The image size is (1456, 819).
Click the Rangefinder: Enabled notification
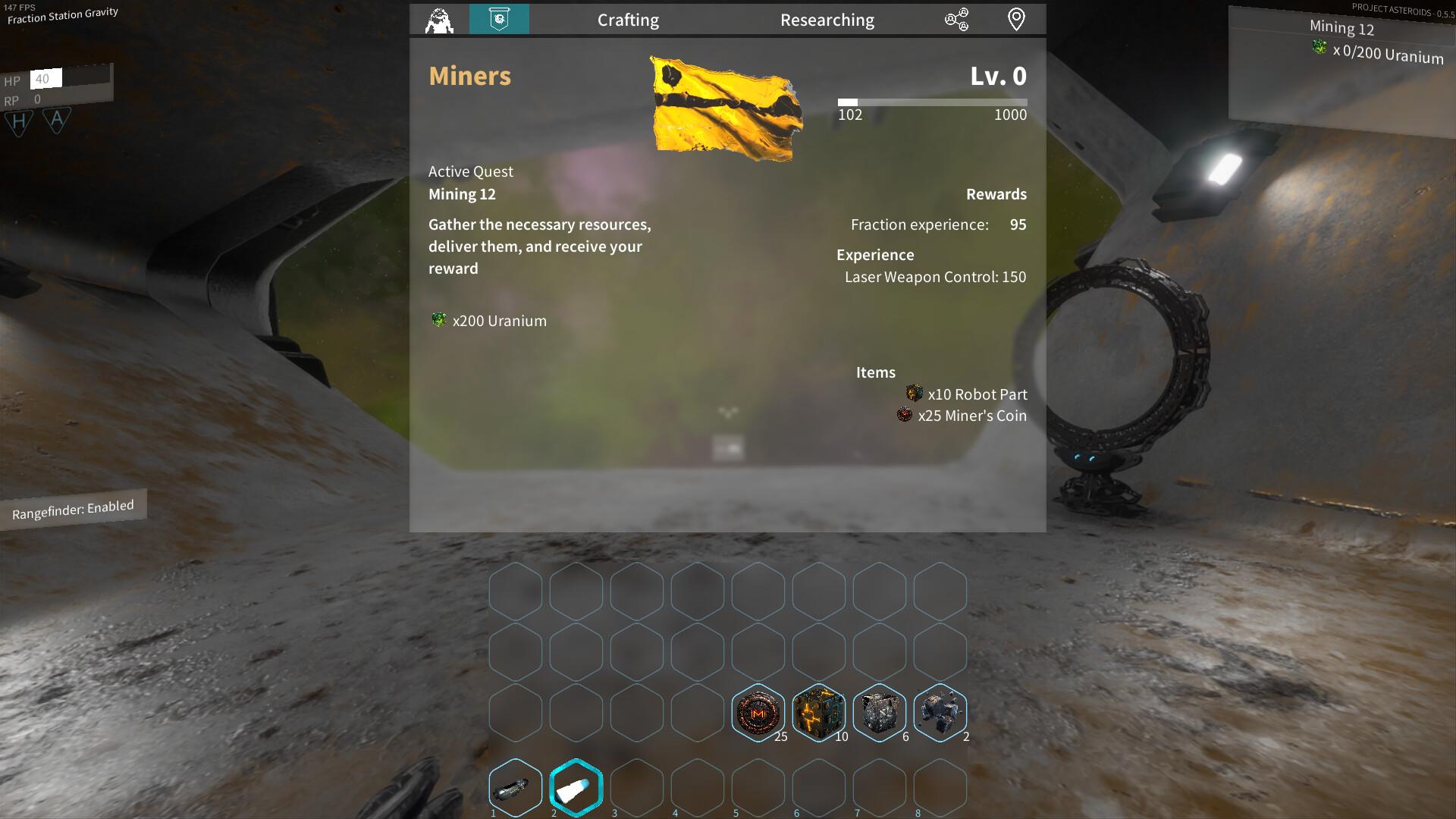click(x=72, y=507)
